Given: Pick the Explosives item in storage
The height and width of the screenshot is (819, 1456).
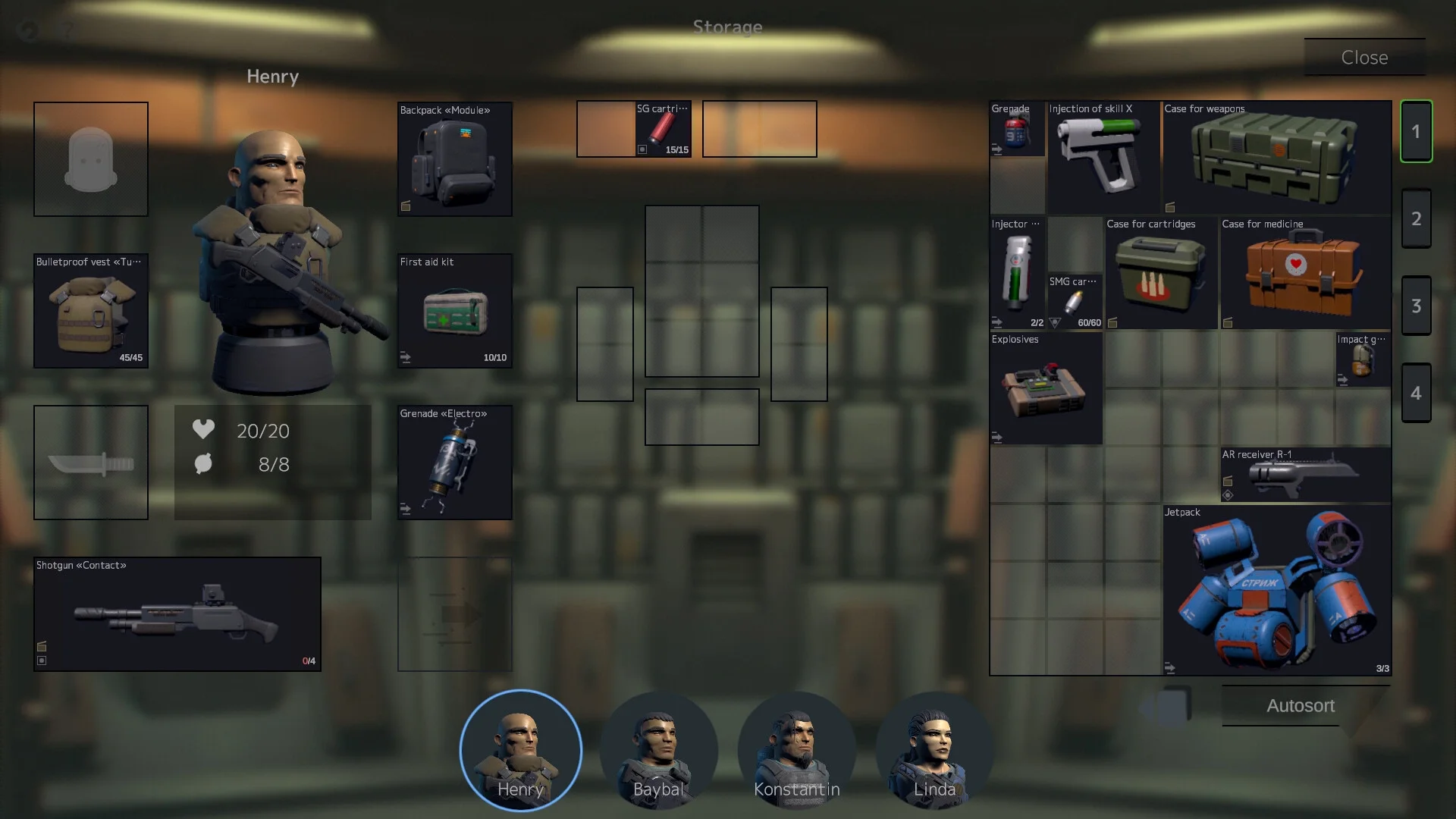Looking at the screenshot, I should tap(1046, 388).
